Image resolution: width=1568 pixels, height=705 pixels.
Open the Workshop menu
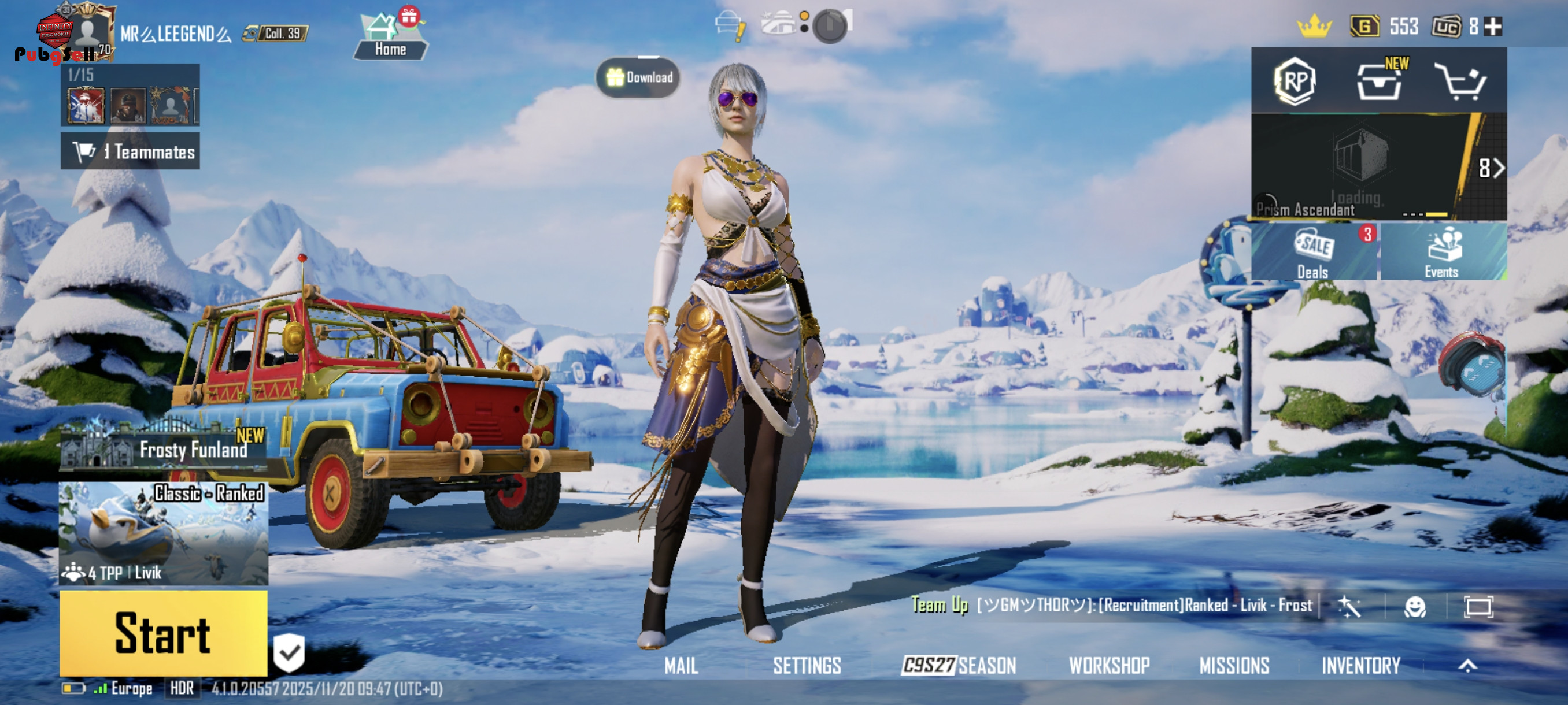coord(1109,666)
